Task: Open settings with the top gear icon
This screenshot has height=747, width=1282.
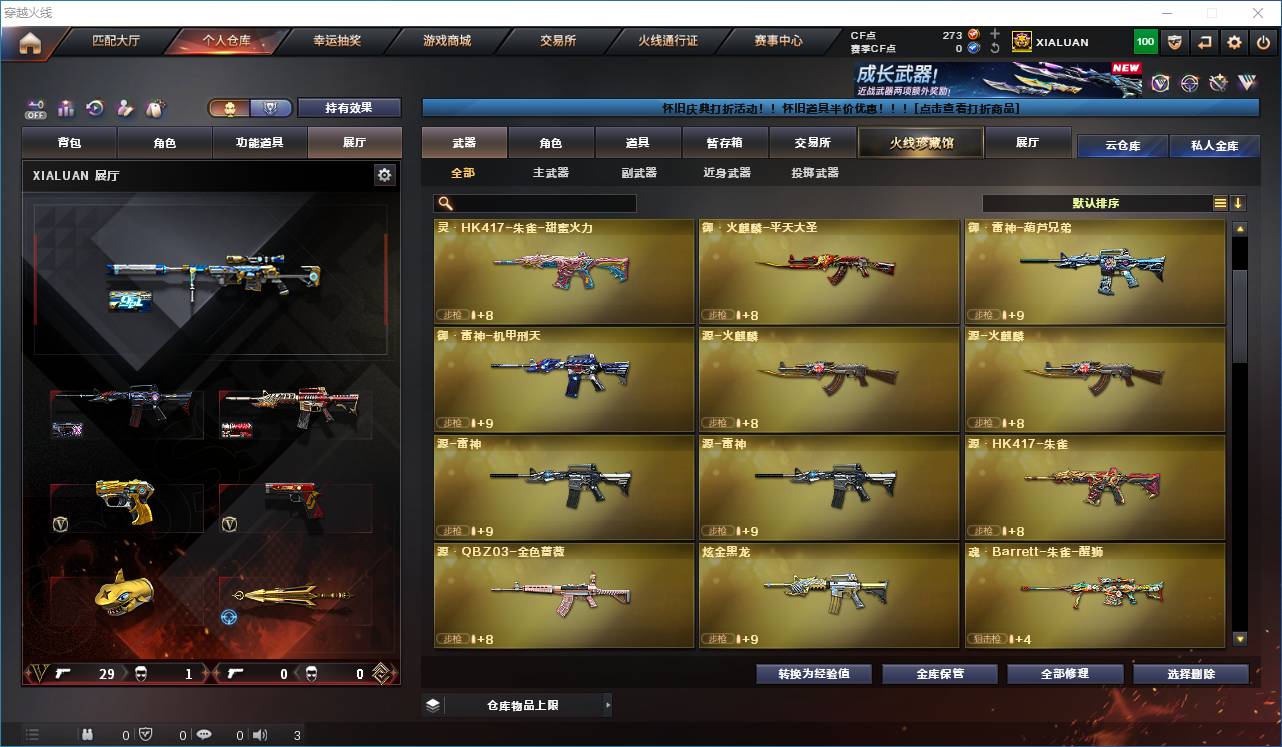Action: [x=1234, y=42]
